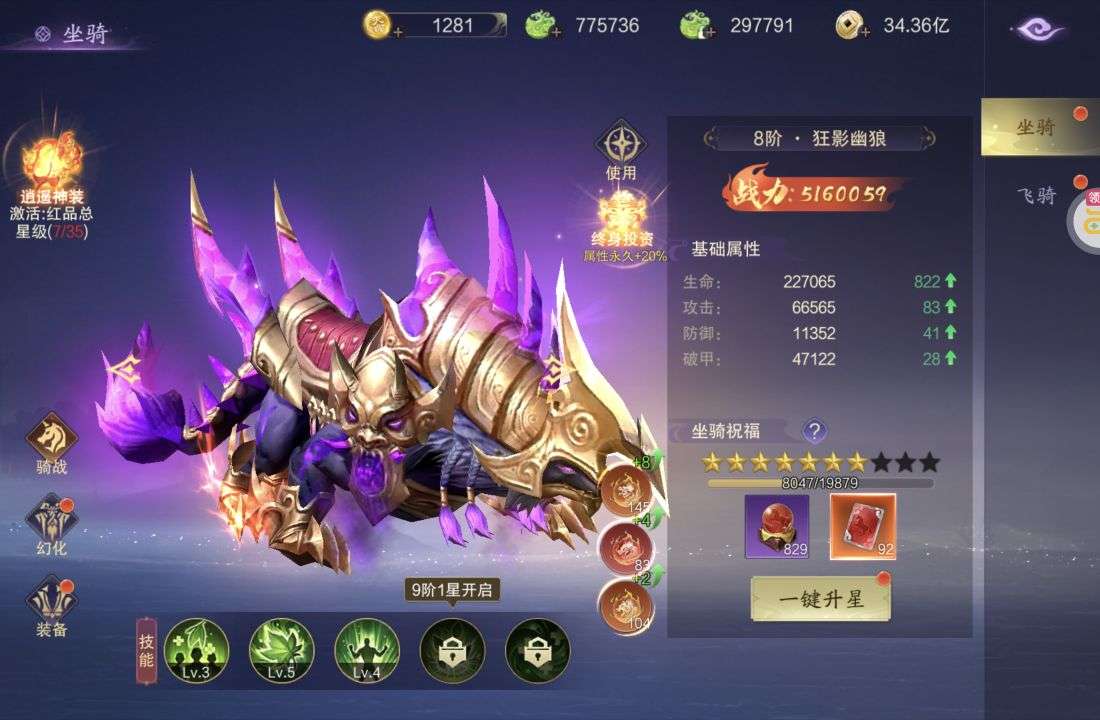The image size is (1100, 720).
Task: Open the 幻化 transformation menu
Action: [51, 523]
